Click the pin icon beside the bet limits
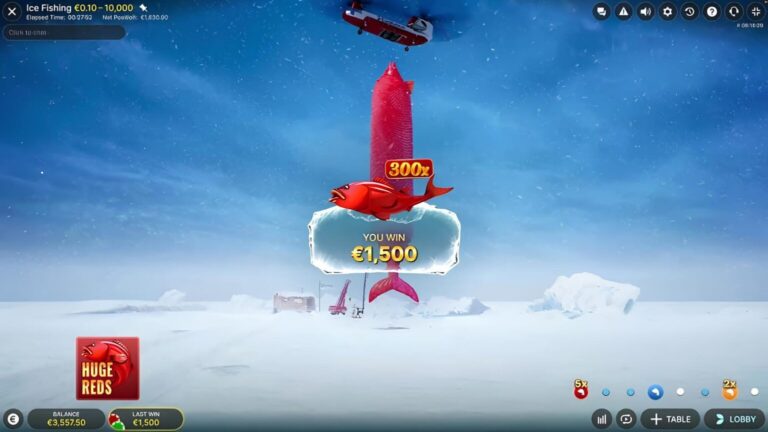This screenshot has width=768, height=432. (x=143, y=8)
